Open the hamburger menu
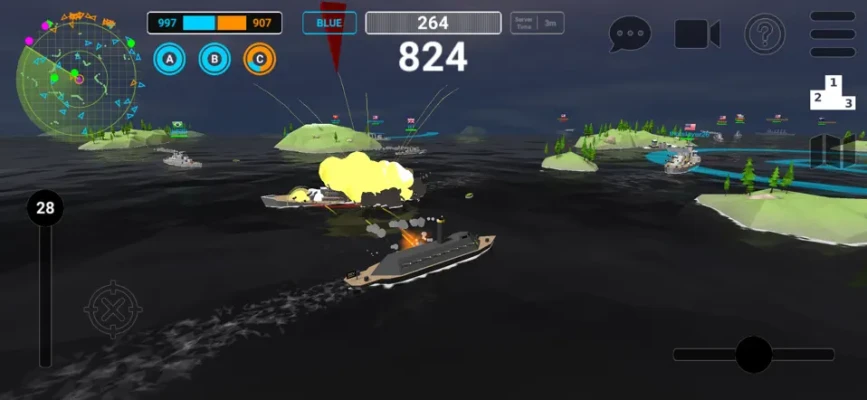This screenshot has width=867, height=400. (832, 34)
